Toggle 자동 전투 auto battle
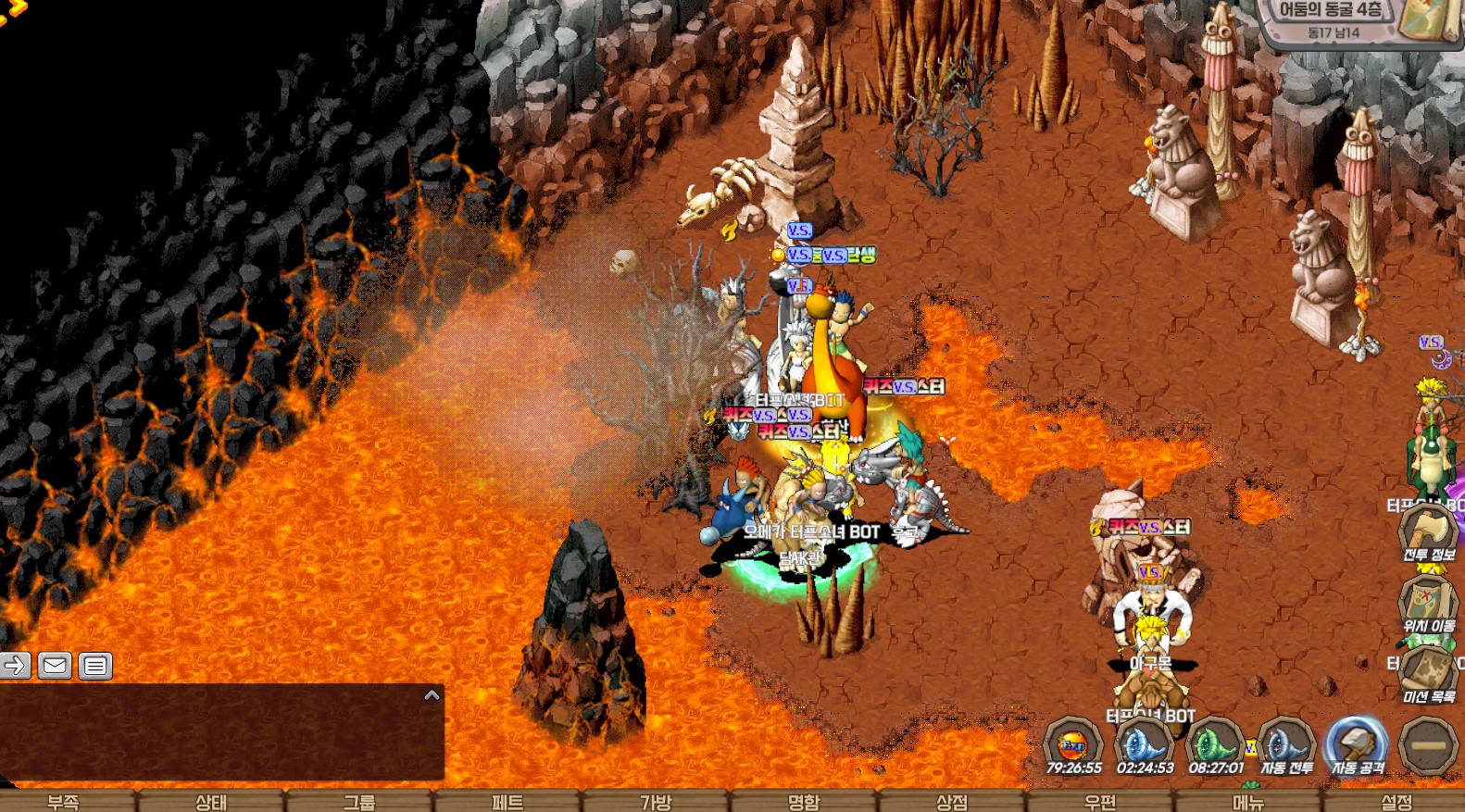1465x812 pixels. coord(1286,744)
